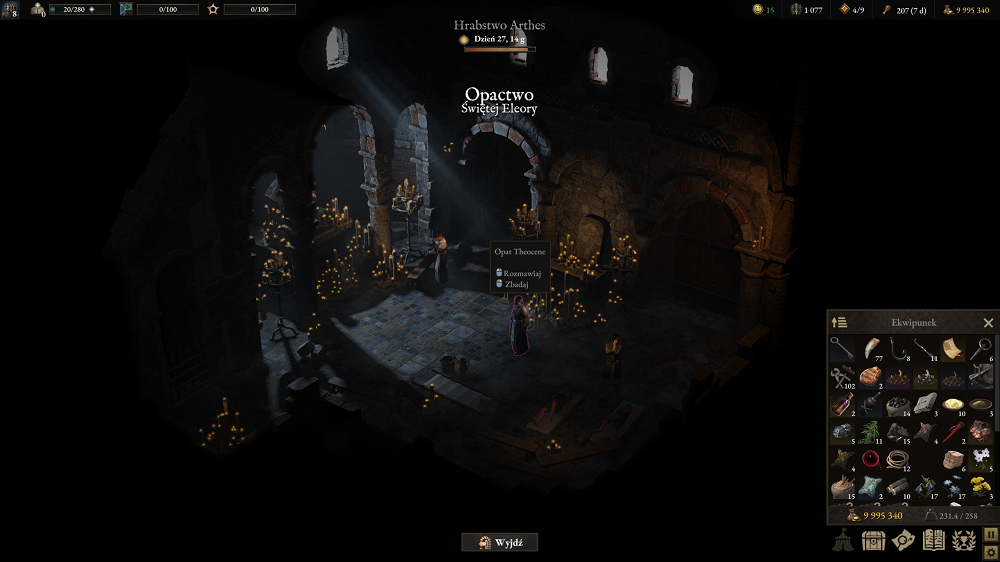Screen dimensions: 1000x562
Task: Select the coiled rope item slot
Action: coord(897,459)
